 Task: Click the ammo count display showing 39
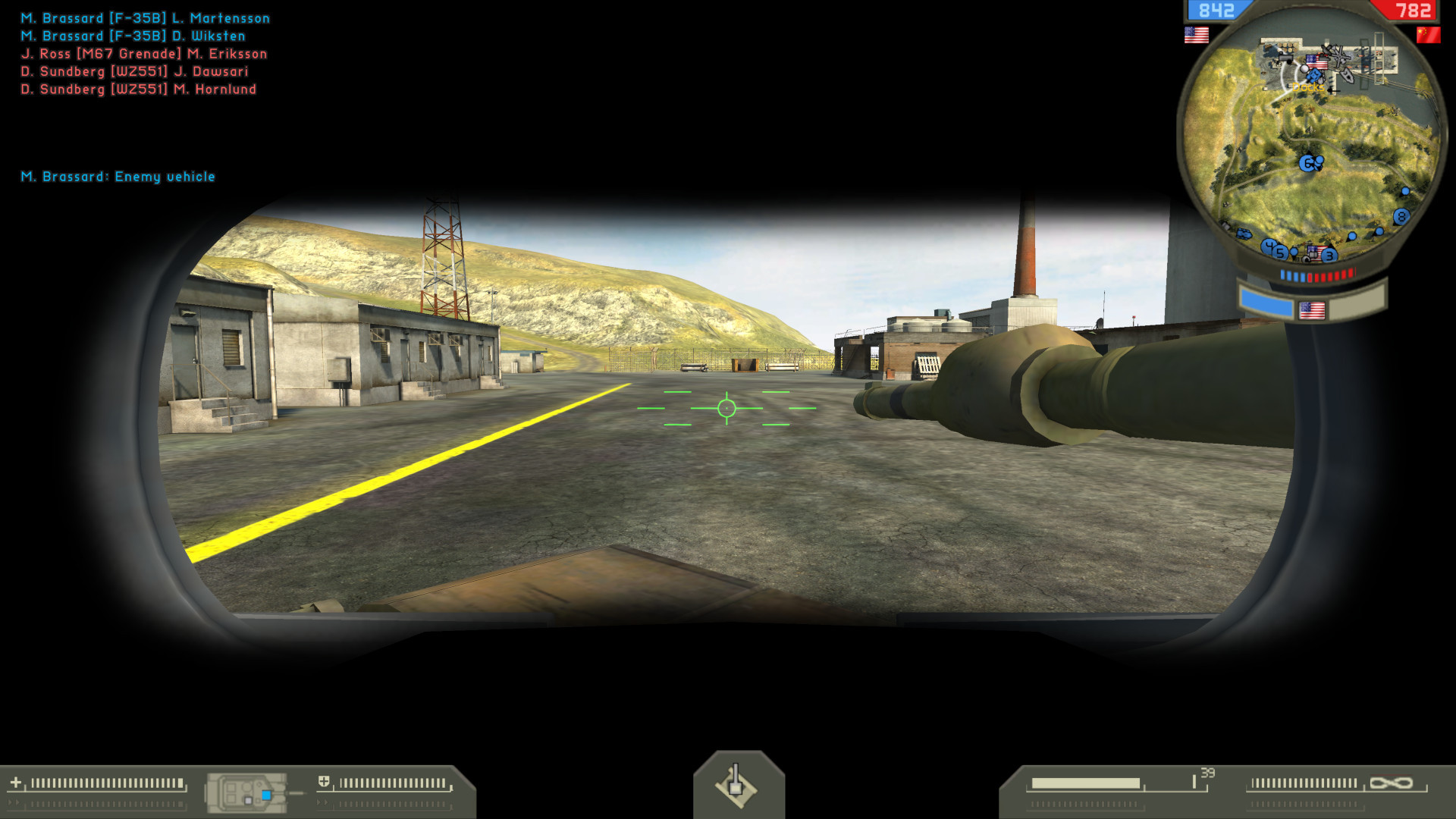tap(1208, 772)
